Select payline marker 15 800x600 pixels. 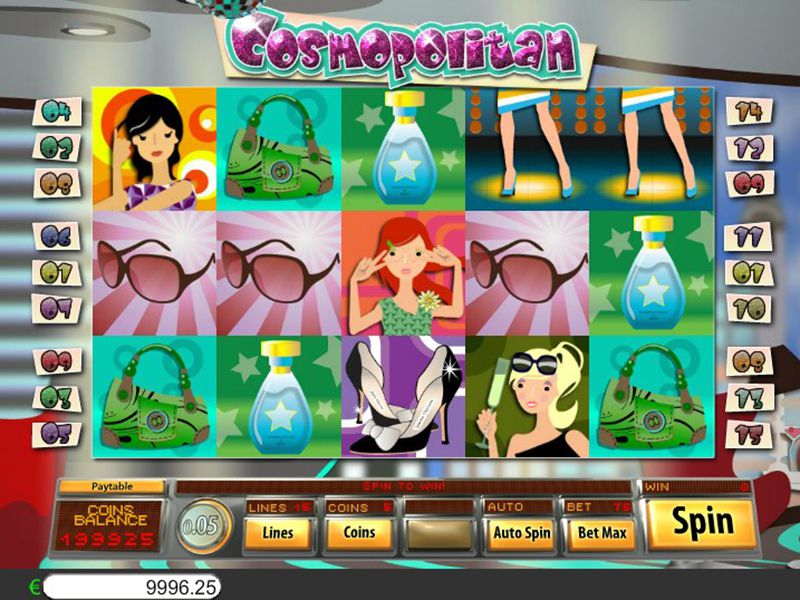click(750, 434)
